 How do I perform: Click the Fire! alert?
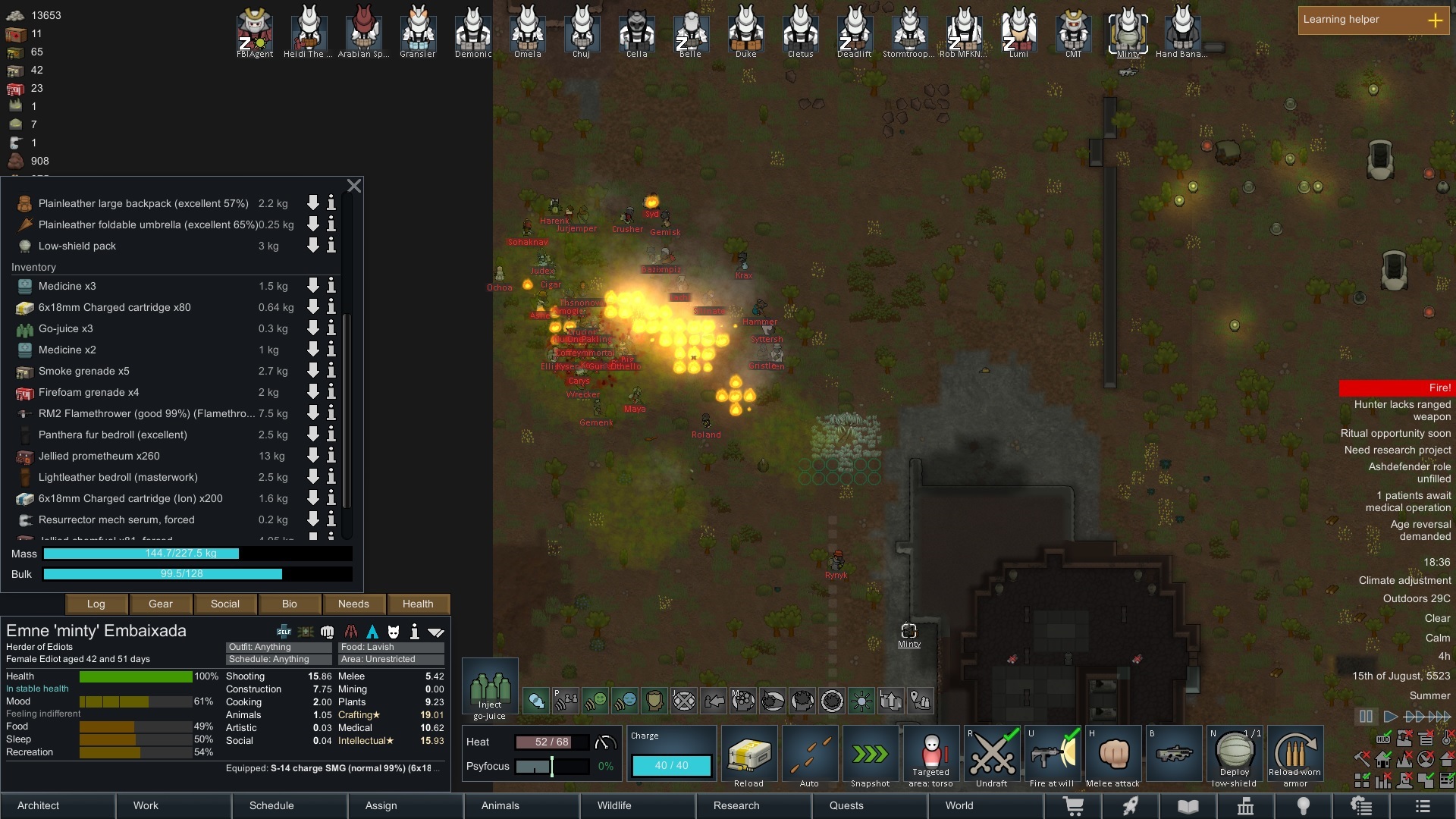coord(1395,388)
